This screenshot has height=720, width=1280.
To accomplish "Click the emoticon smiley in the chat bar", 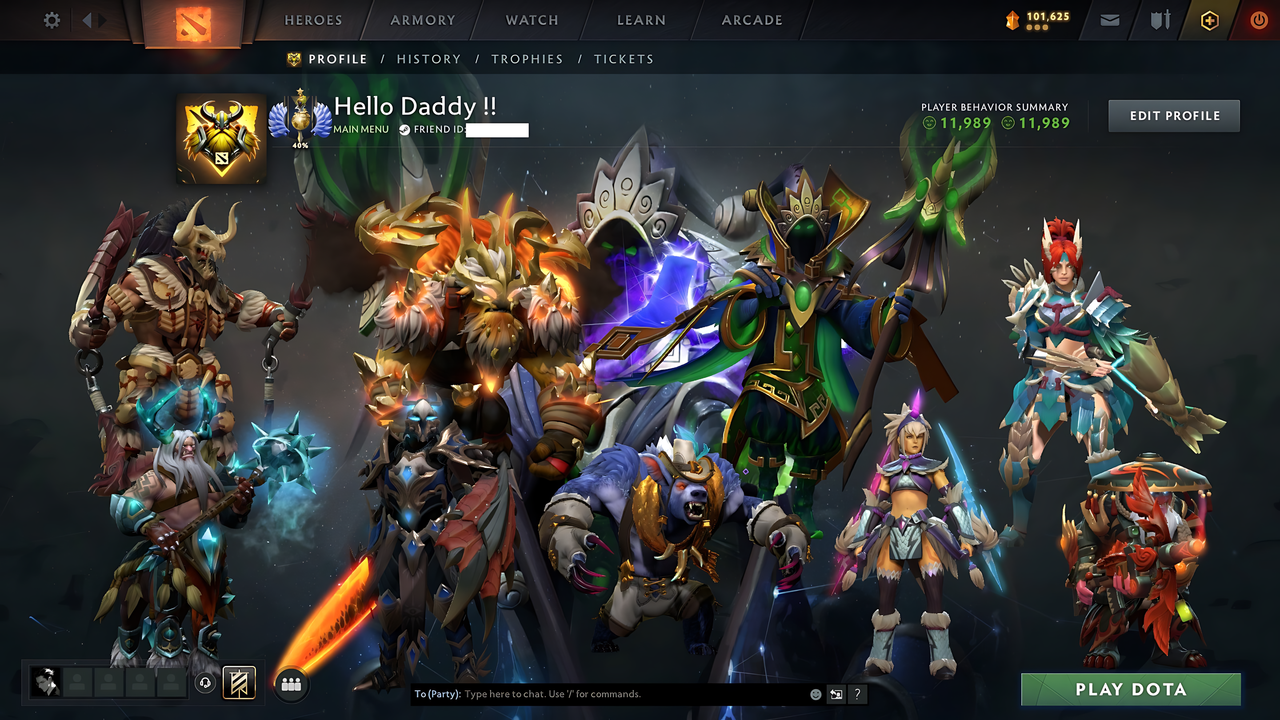I will coord(815,693).
